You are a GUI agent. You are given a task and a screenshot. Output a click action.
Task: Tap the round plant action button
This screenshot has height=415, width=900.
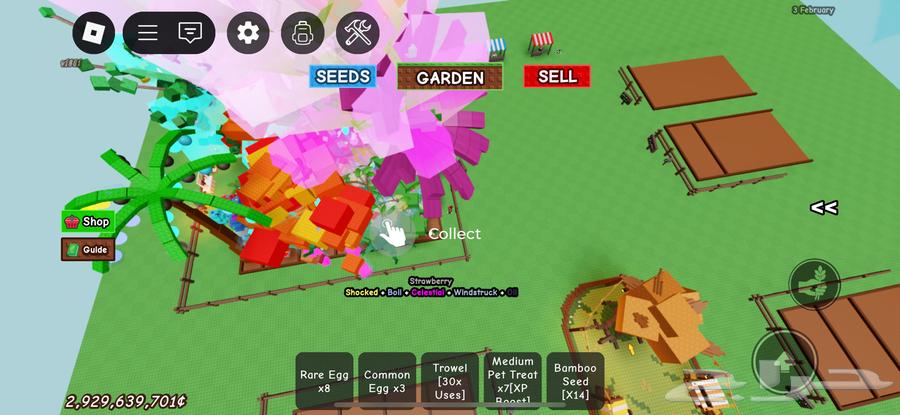(814, 283)
